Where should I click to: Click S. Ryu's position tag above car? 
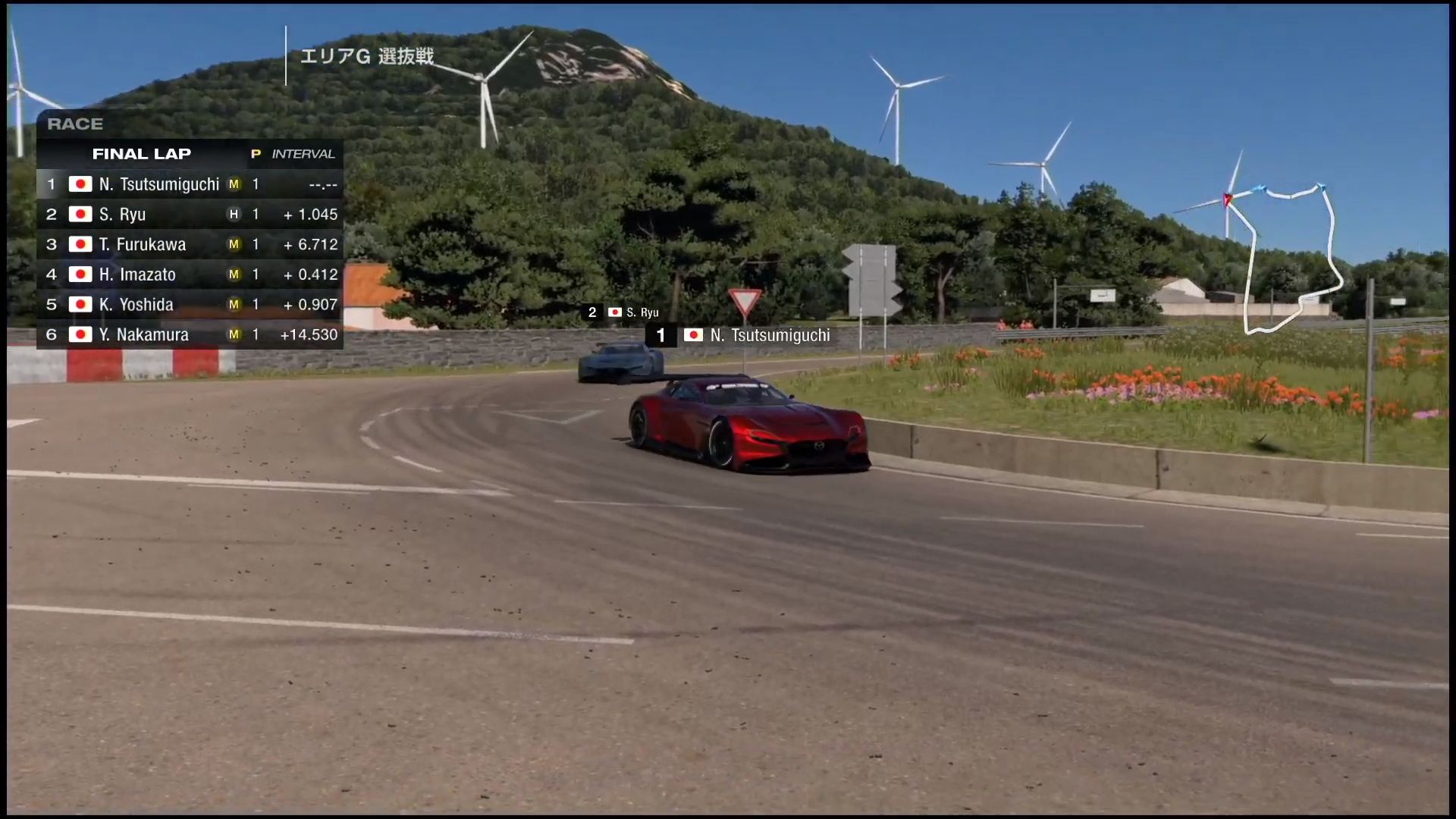pos(623,312)
